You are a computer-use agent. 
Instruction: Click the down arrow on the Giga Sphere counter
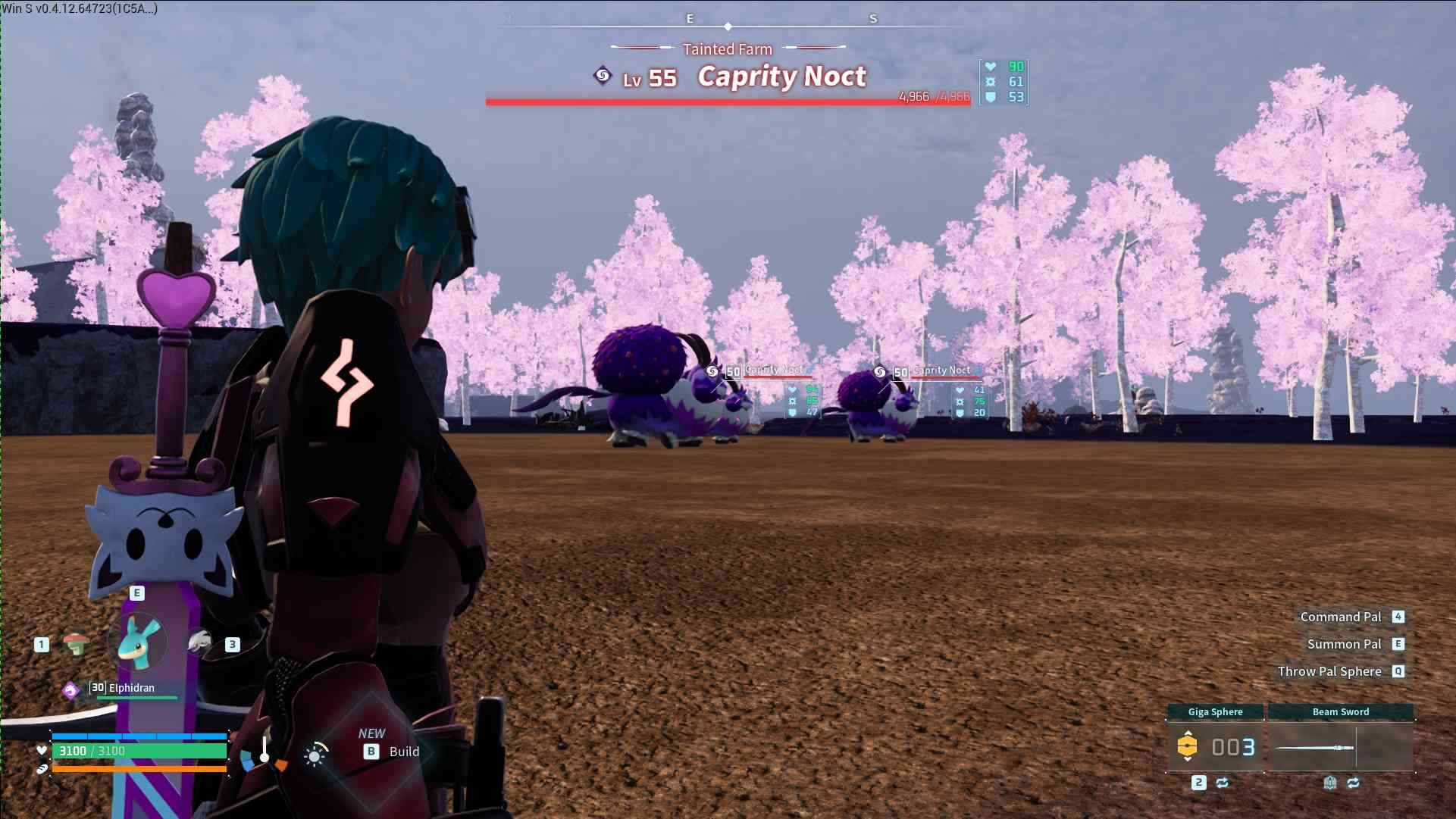(x=1188, y=760)
